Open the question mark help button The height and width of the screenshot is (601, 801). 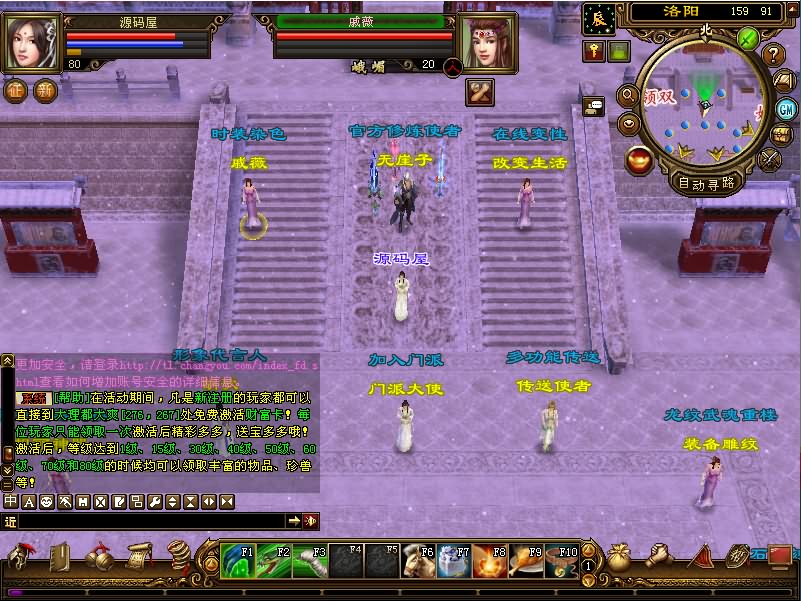click(774, 55)
